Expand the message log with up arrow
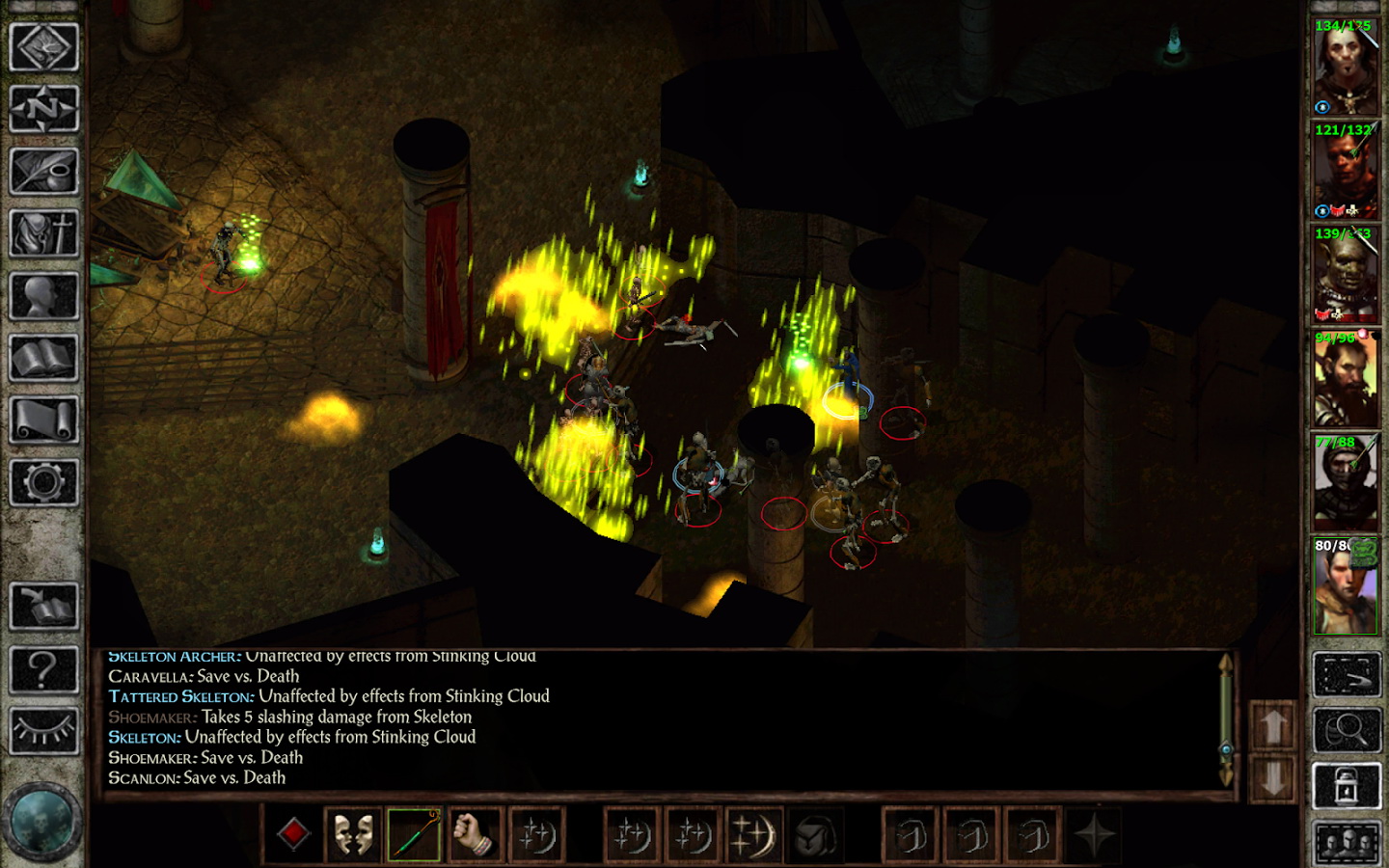The width and height of the screenshot is (1389, 868). pyautogui.click(x=1273, y=725)
